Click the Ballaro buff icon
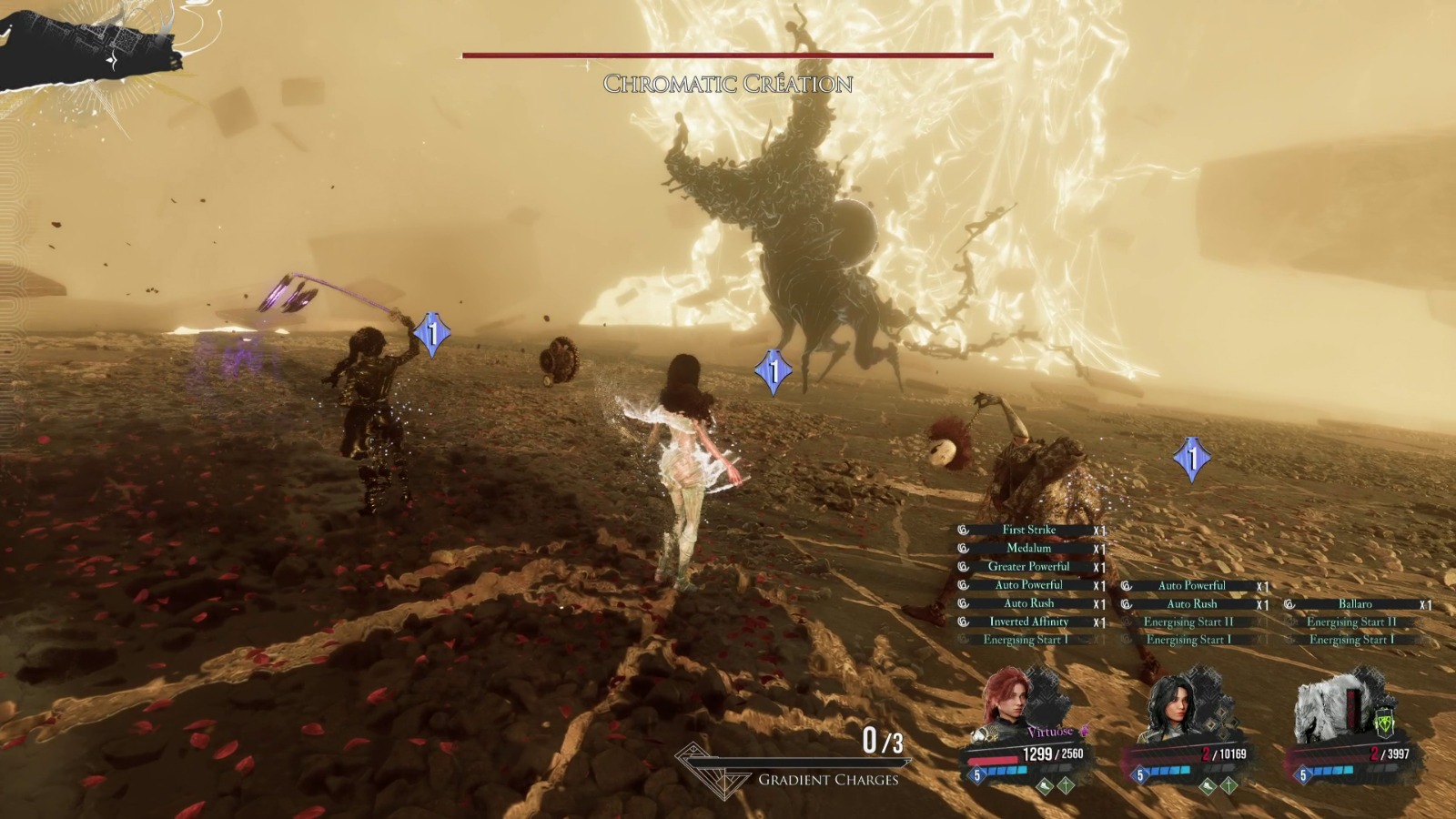Viewport: 1456px width, 819px height. 1291,603
